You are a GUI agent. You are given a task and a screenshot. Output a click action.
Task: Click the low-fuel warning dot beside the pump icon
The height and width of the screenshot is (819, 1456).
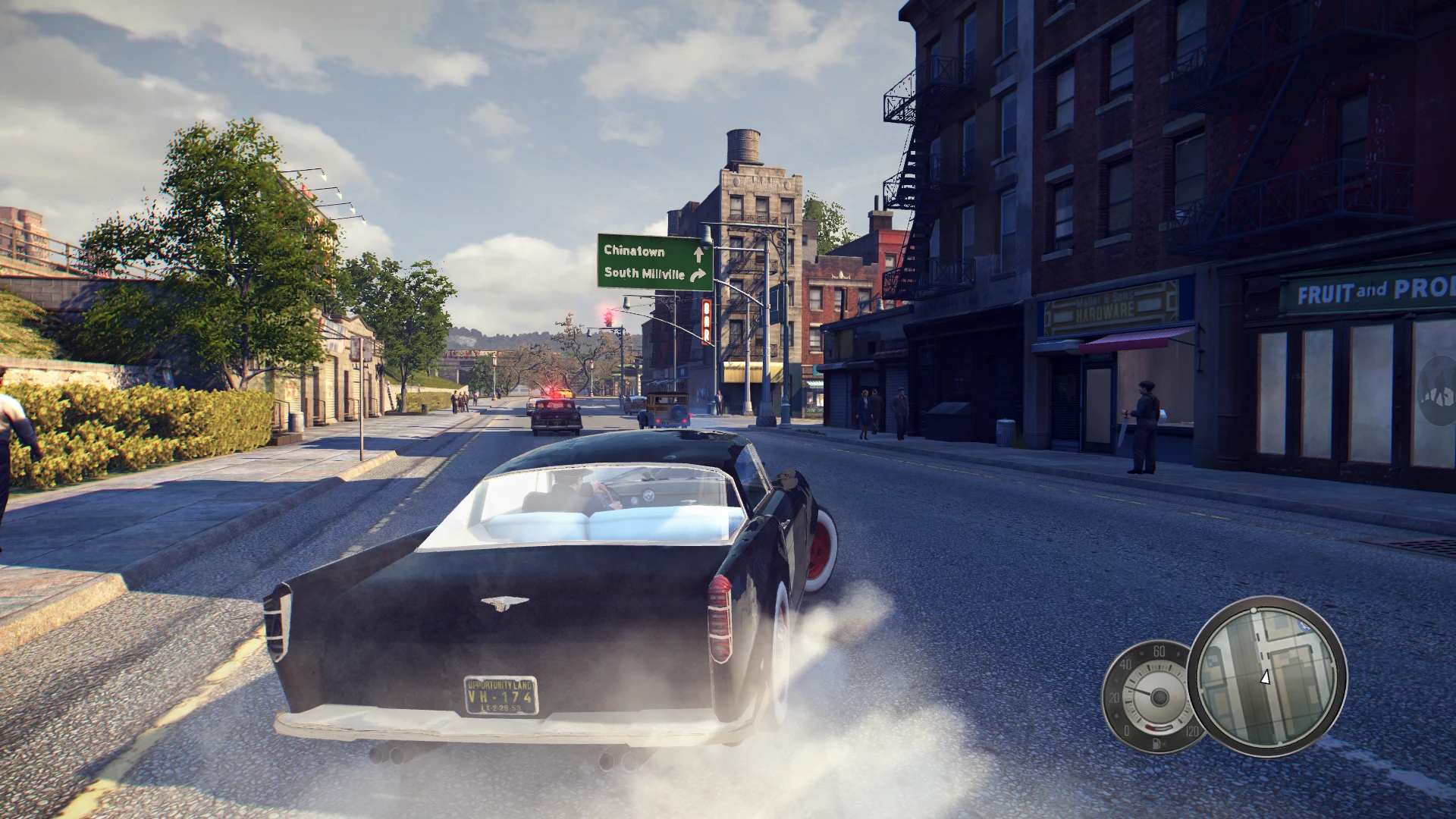click(1166, 745)
